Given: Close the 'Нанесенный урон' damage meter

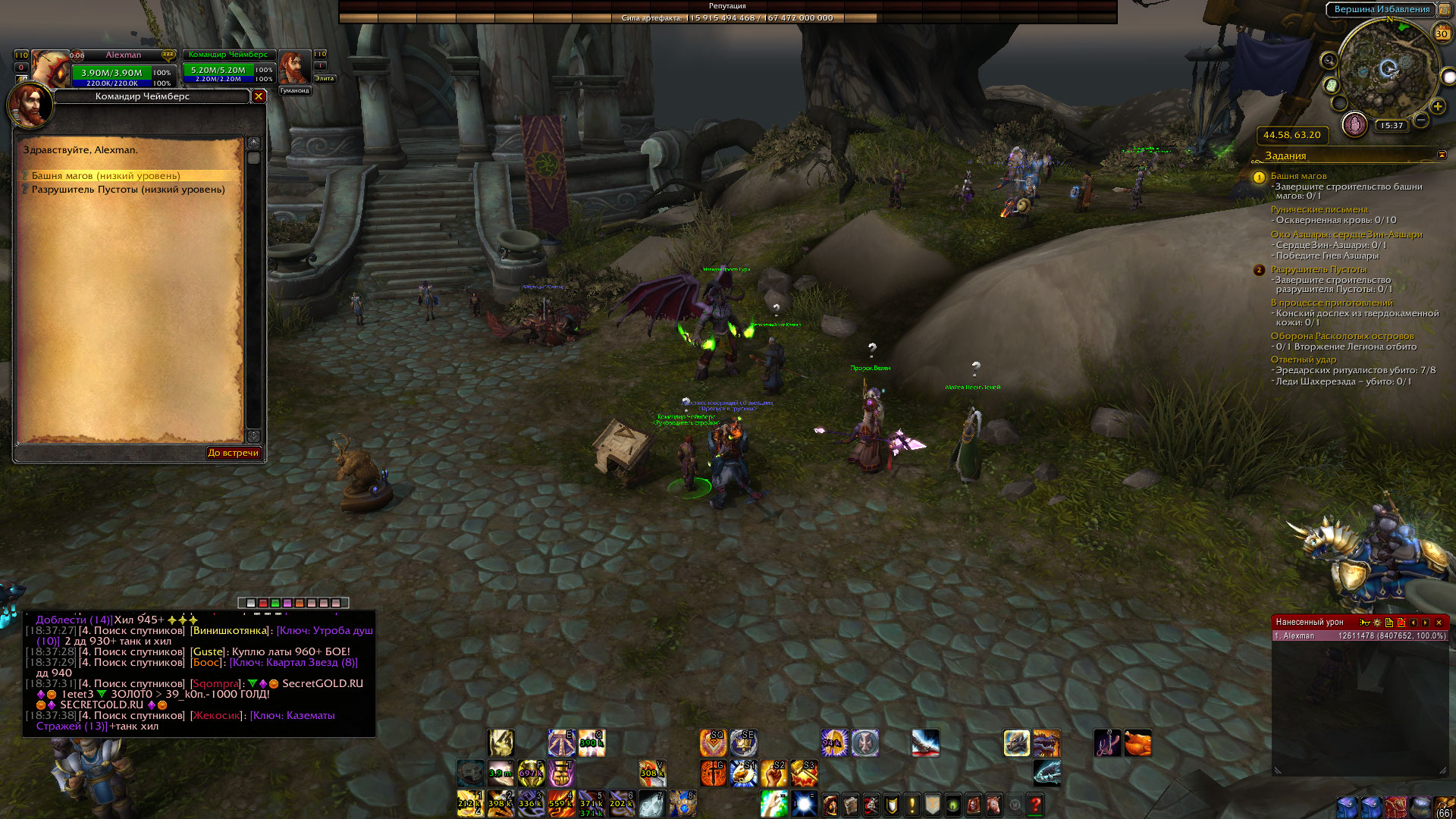Looking at the screenshot, I should [x=1439, y=623].
